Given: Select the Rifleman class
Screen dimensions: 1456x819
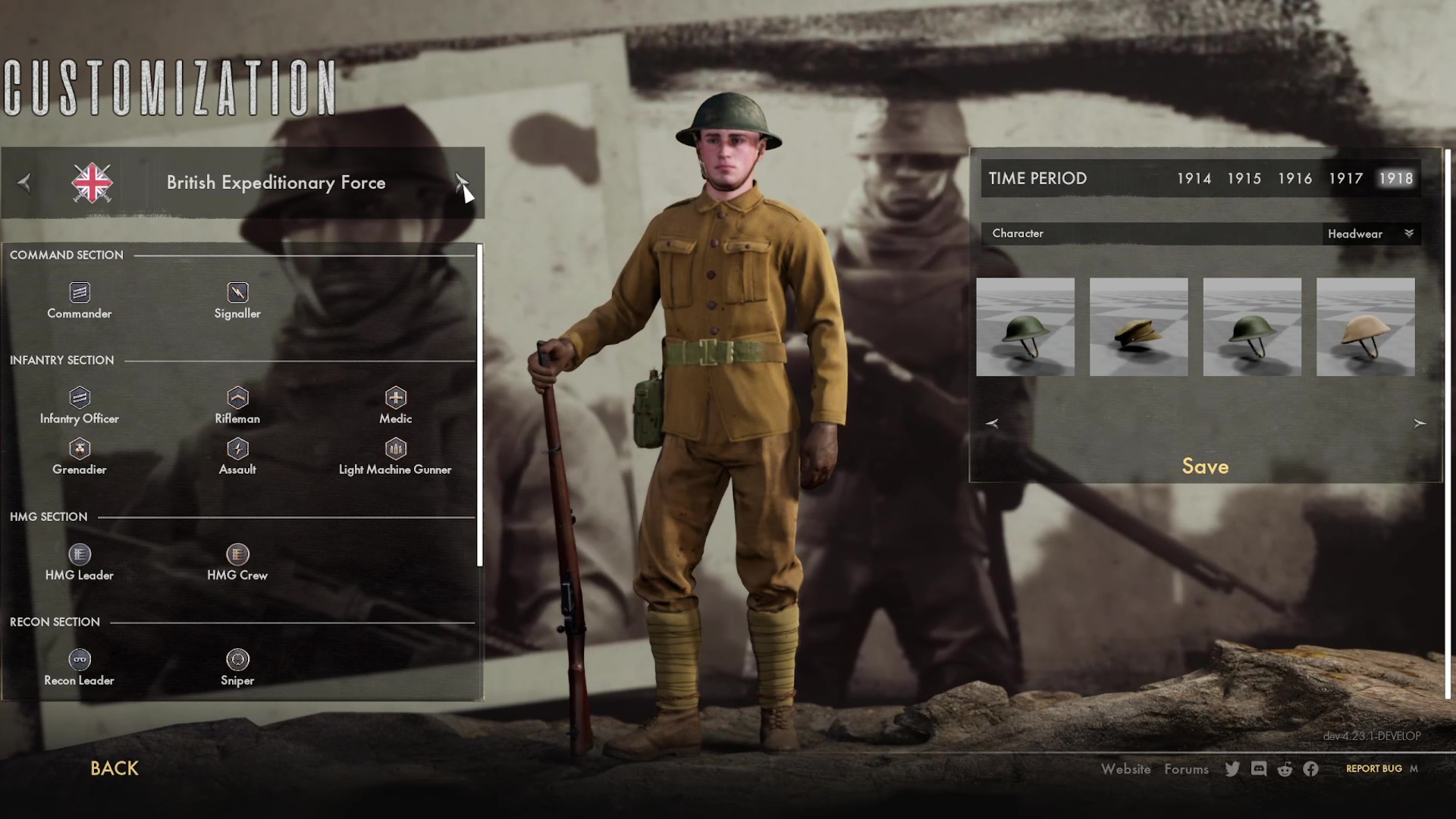Looking at the screenshot, I should [237, 406].
